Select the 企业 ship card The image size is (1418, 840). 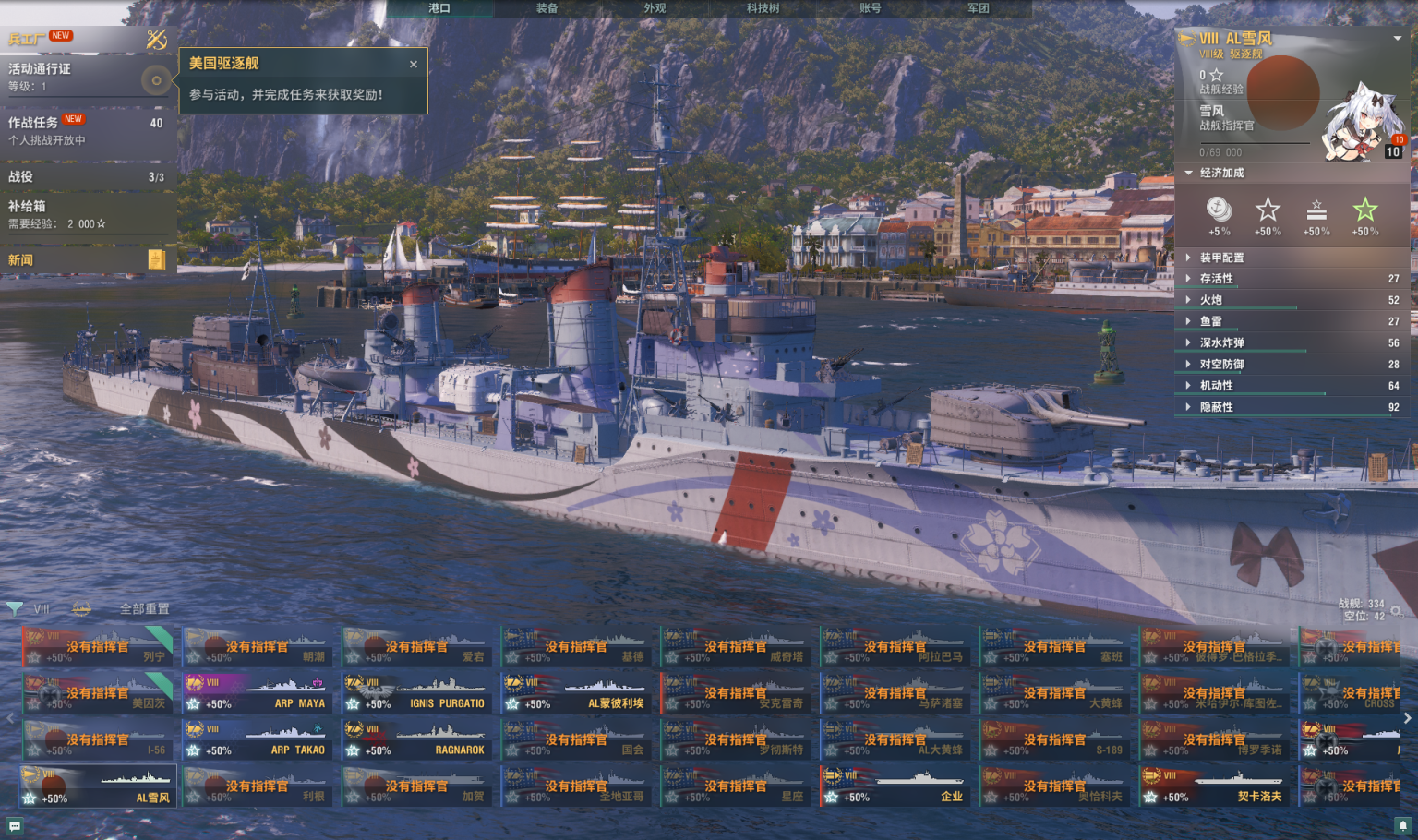coord(894,786)
